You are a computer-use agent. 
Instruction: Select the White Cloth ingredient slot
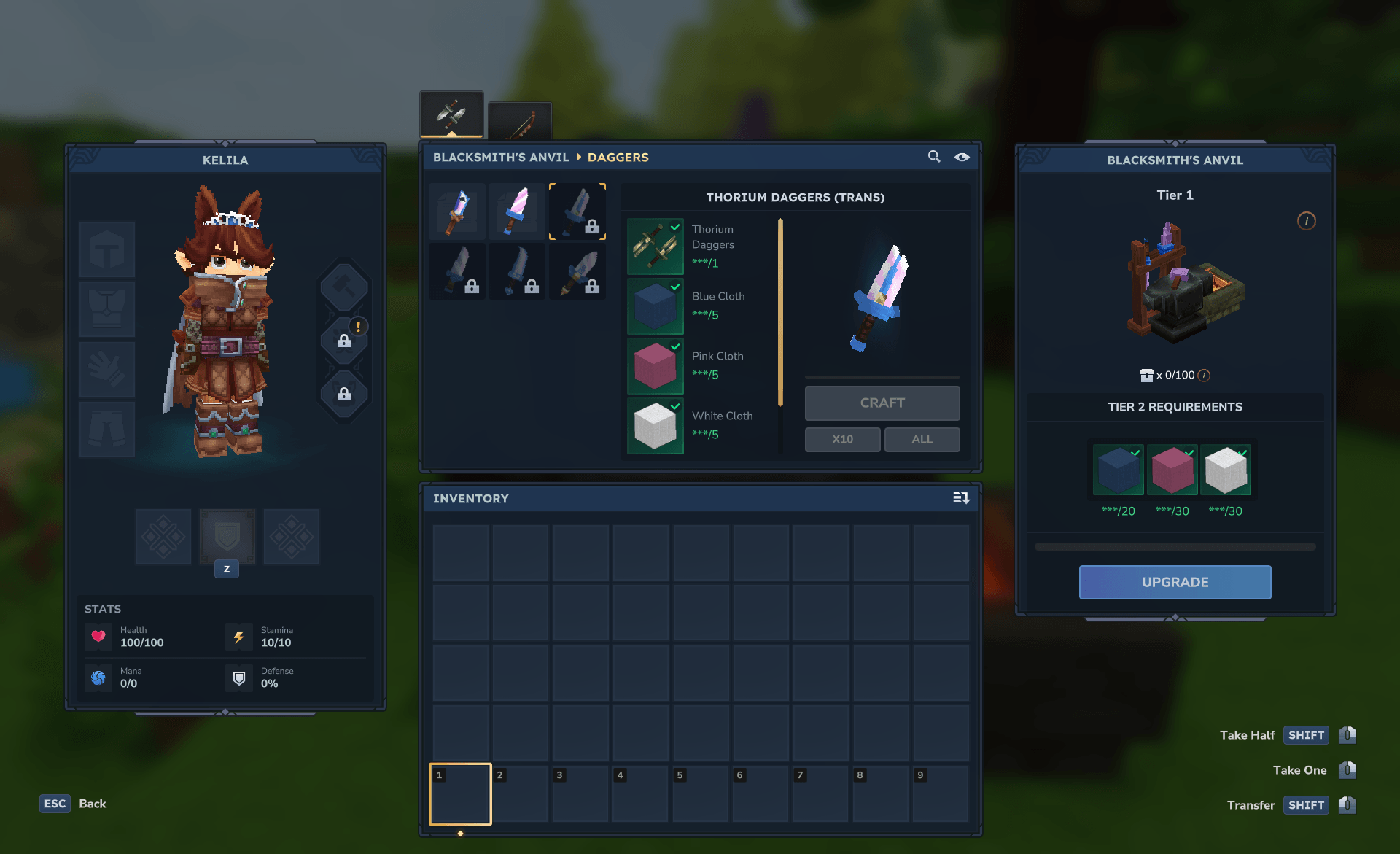(655, 426)
